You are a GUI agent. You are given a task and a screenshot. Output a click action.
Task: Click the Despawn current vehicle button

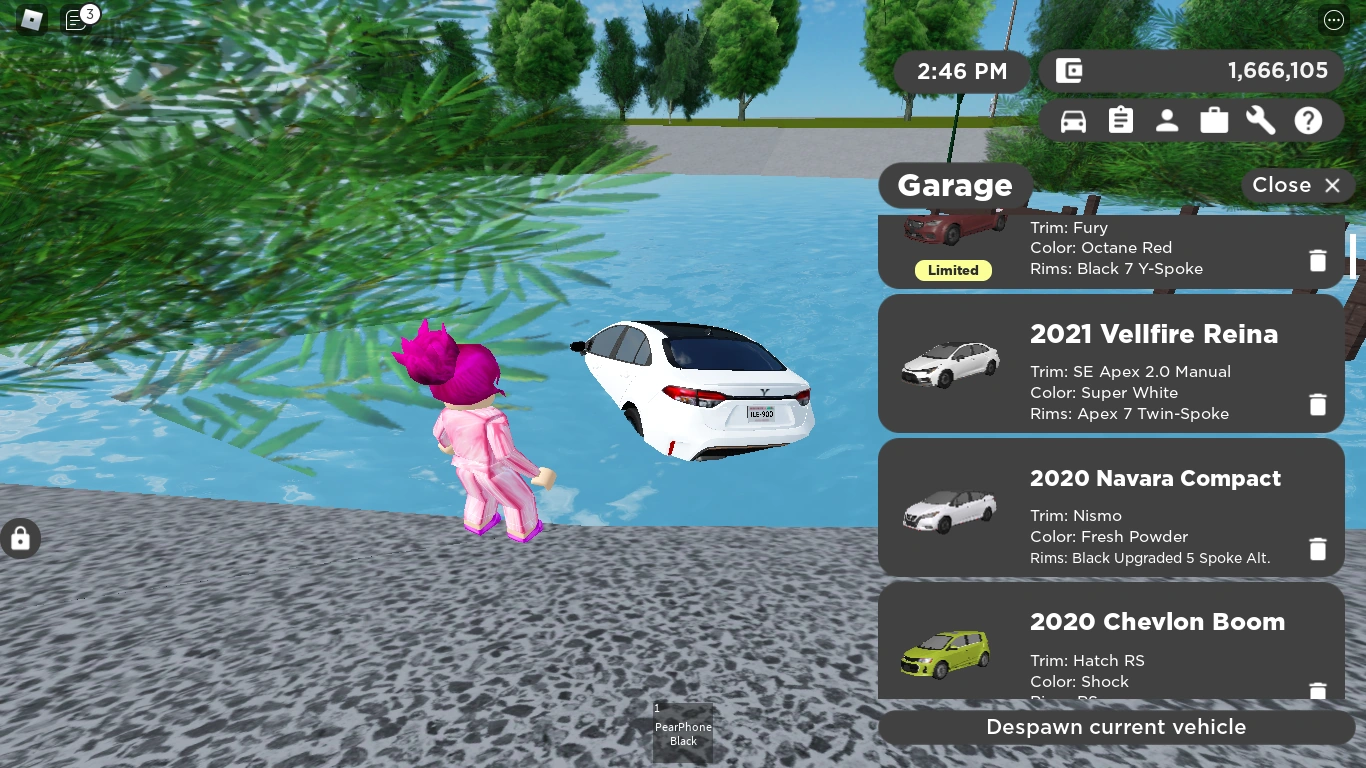tap(1115, 727)
